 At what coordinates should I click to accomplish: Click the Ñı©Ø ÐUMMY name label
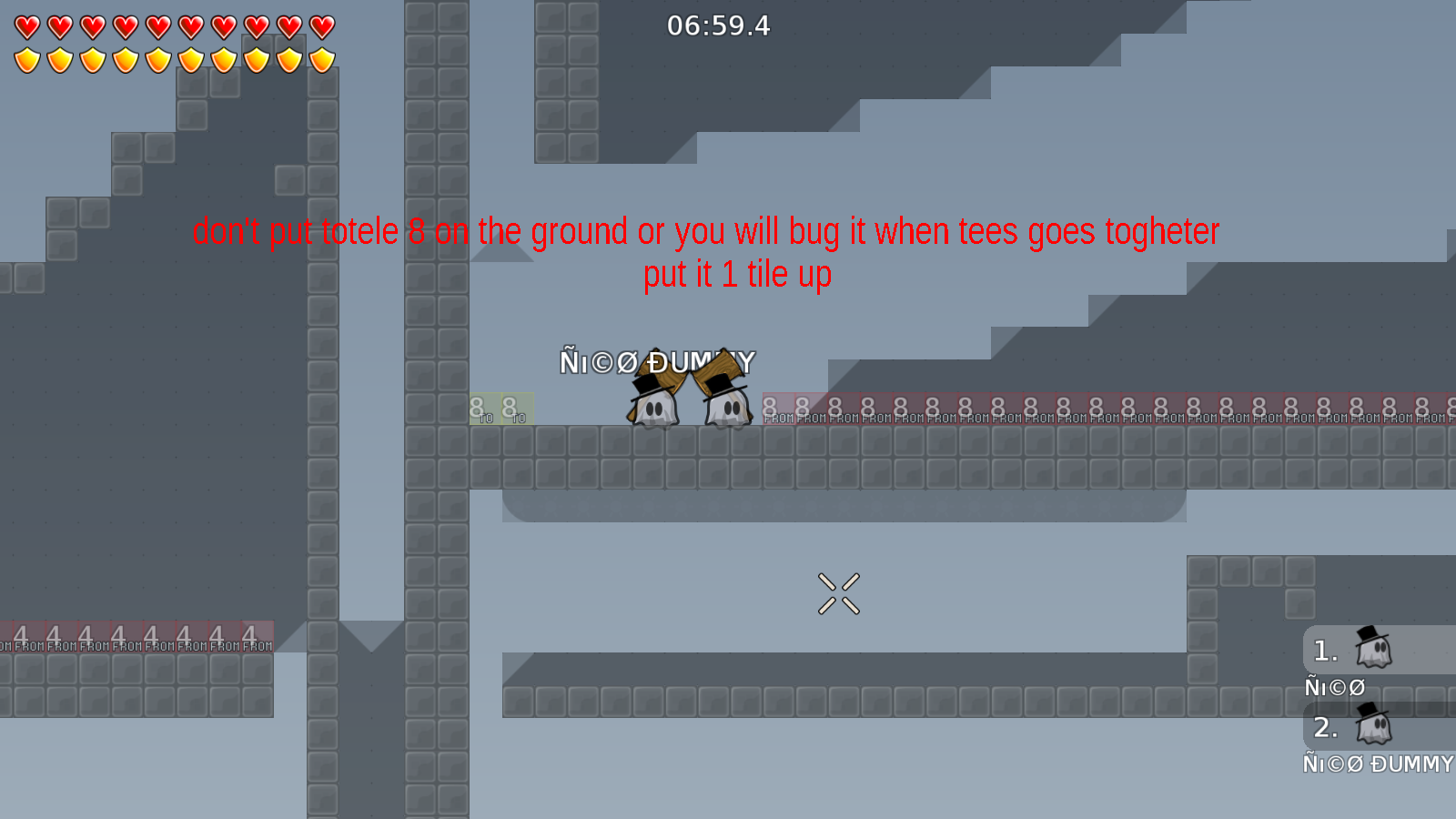pos(657,361)
